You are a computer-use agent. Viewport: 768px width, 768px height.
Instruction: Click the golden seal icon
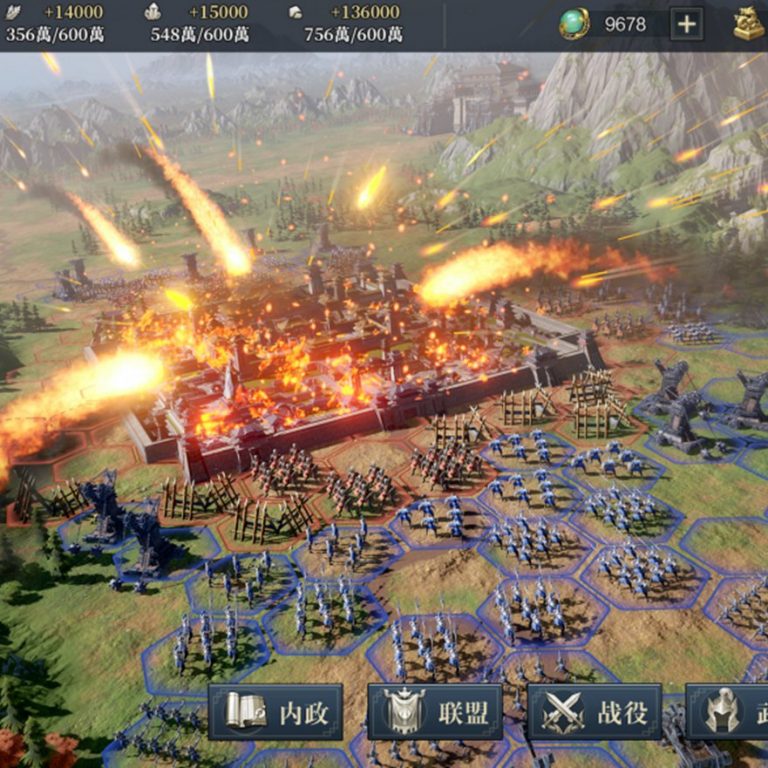click(x=748, y=24)
